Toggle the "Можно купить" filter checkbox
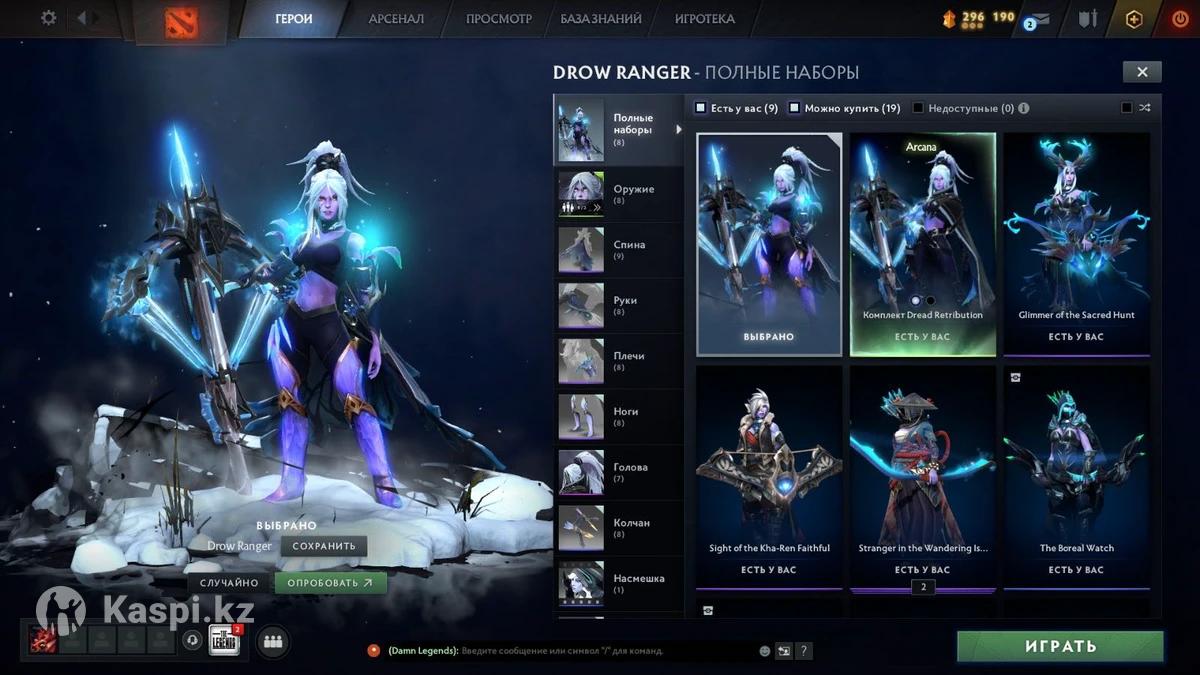The height and width of the screenshot is (675, 1200). (795, 108)
